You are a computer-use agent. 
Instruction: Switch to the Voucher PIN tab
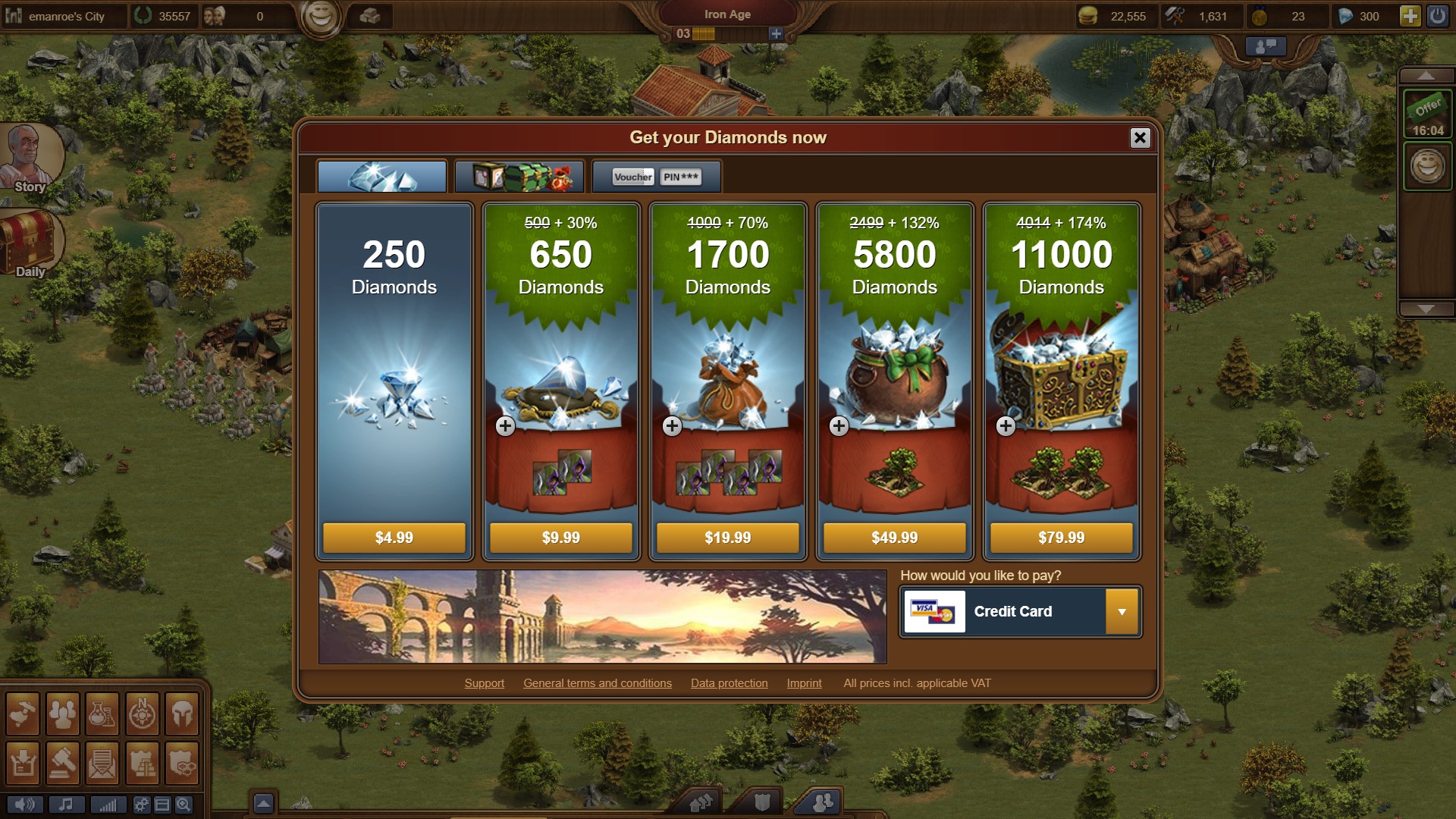point(656,177)
